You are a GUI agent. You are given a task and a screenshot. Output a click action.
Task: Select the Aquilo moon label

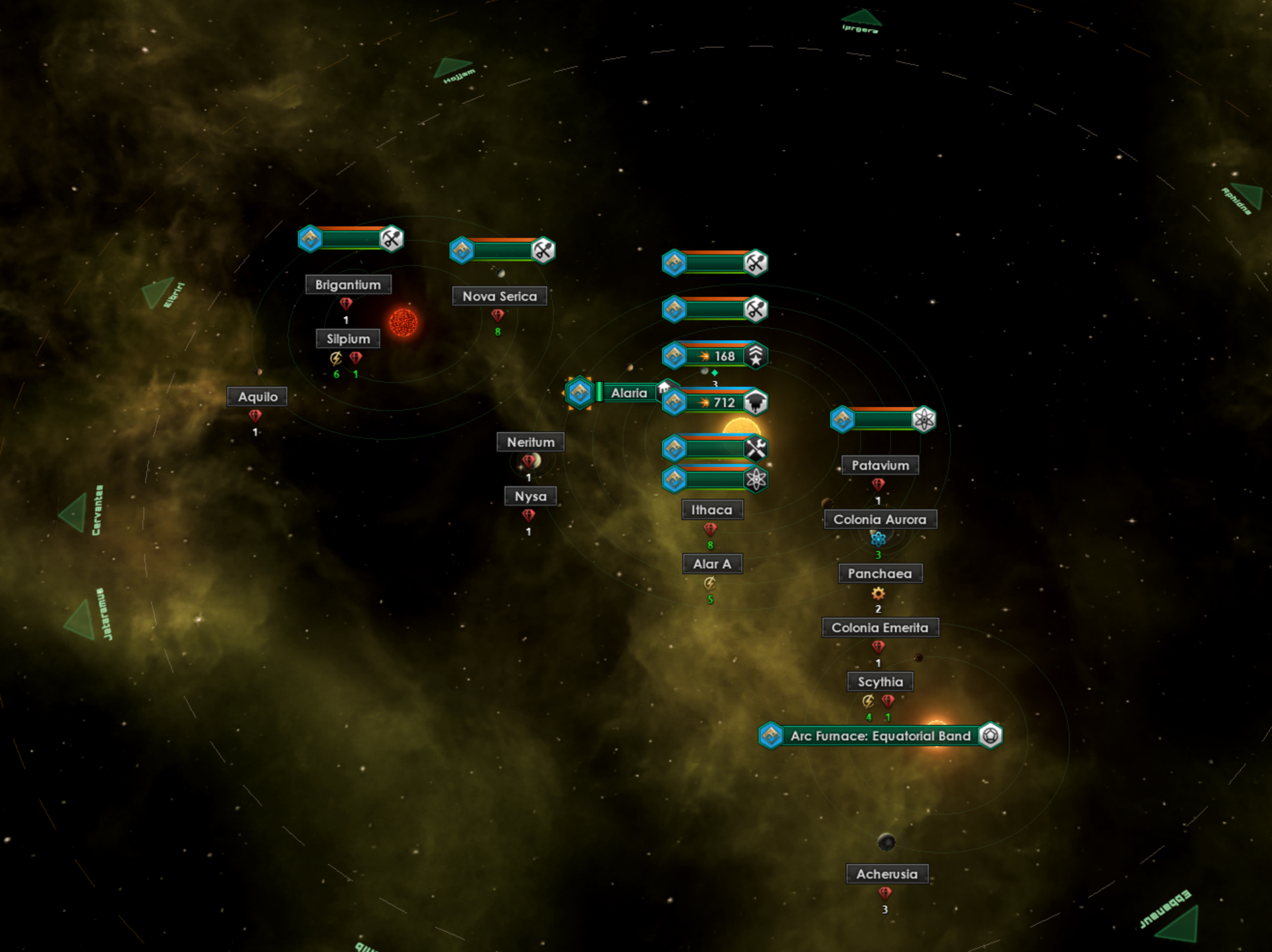pyautogui.click(x=257, y=396)
